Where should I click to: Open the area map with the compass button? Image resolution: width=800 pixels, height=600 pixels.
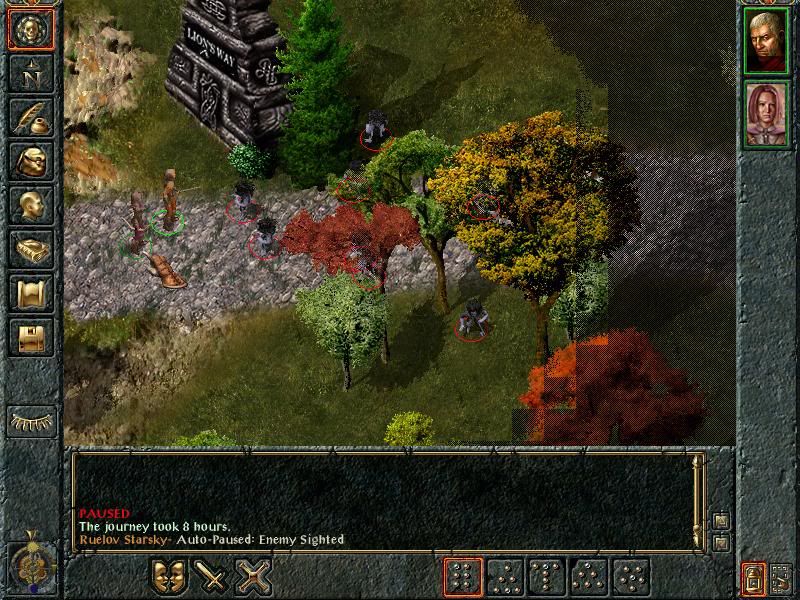tap(31, 73)
